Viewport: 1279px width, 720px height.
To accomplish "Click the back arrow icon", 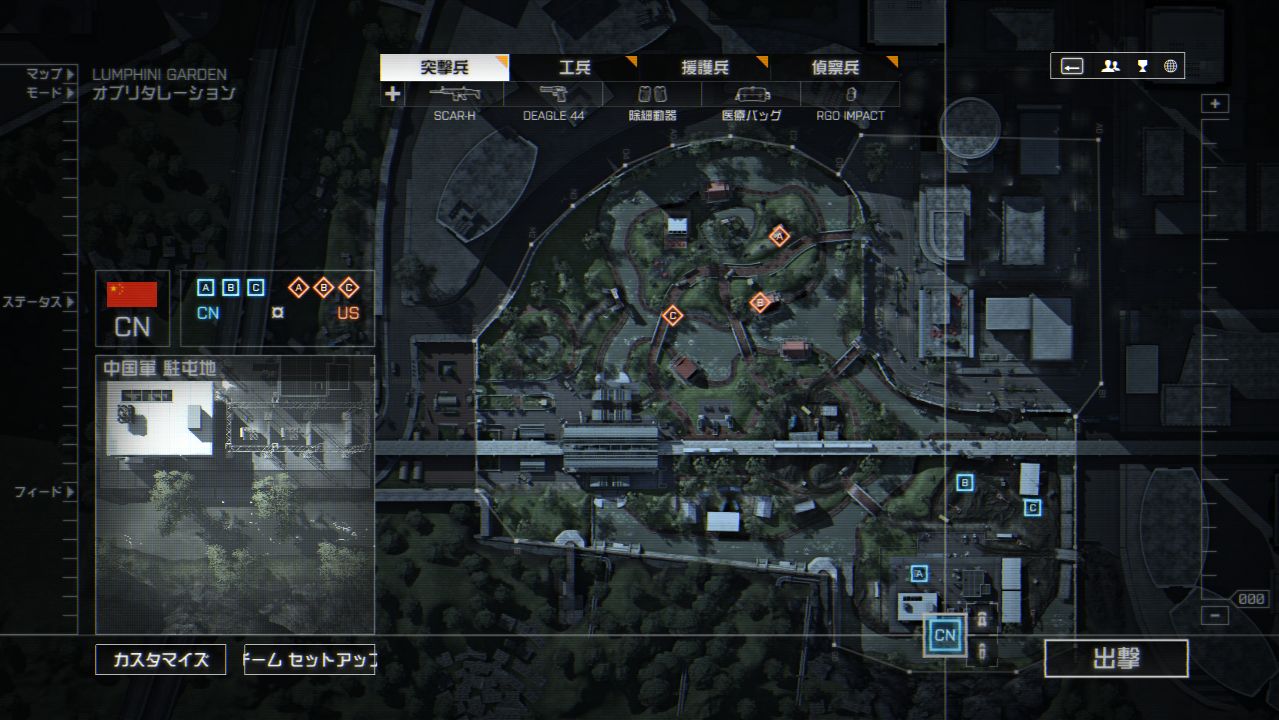I will click(x=1072, y=66).
